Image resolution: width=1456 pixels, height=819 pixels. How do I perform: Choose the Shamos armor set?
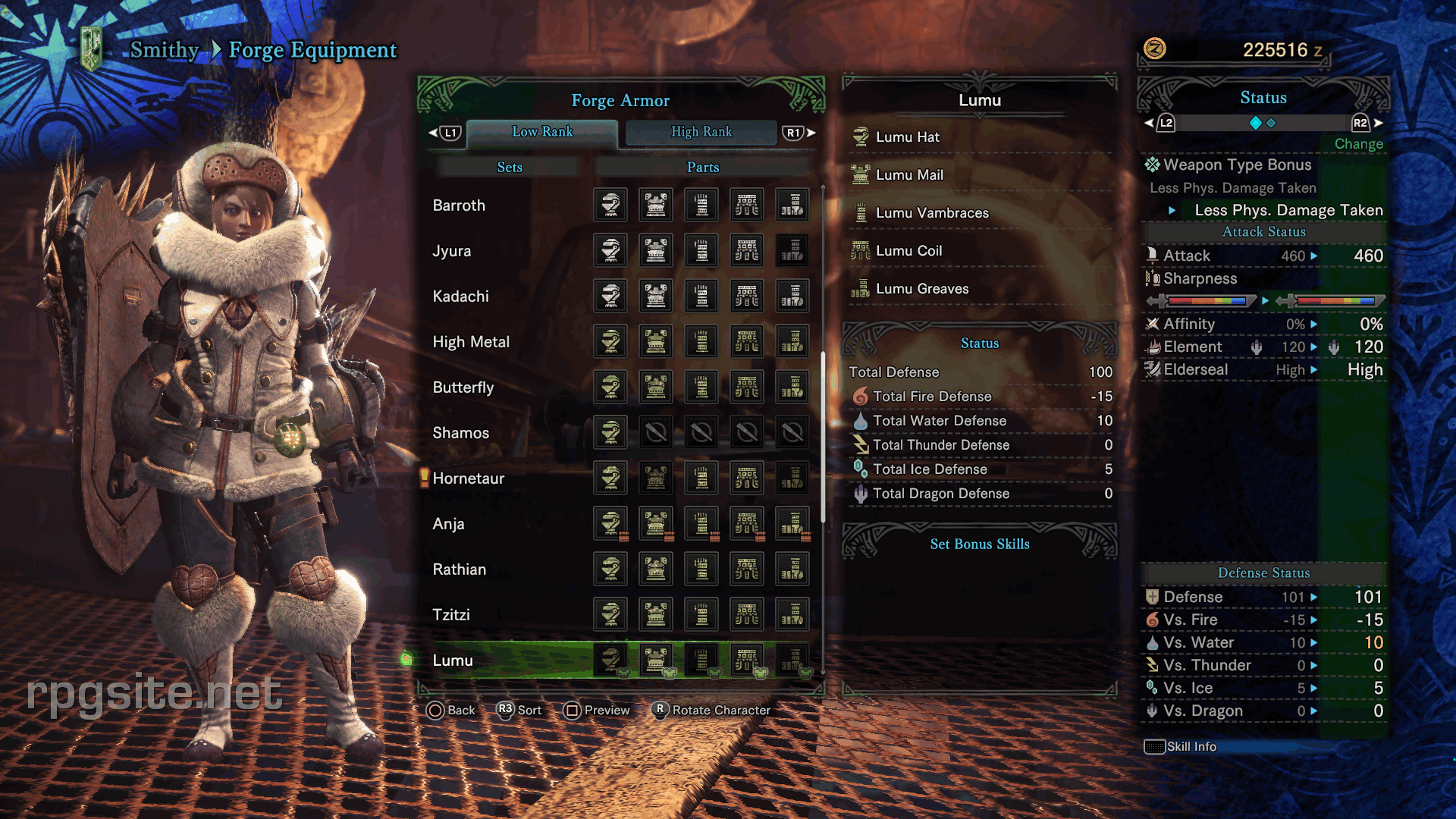tap(460, 433)
